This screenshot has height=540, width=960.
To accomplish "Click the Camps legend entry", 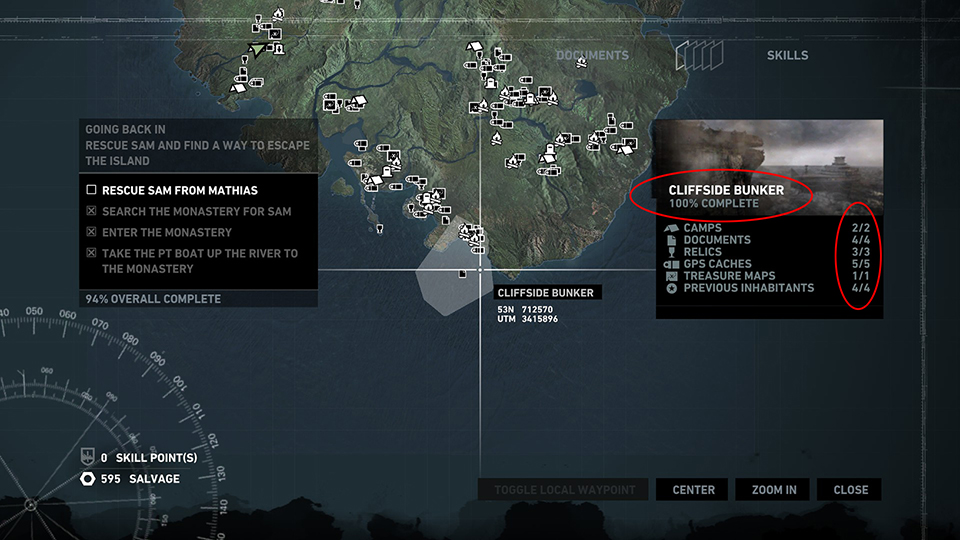I will click(702, 228).
